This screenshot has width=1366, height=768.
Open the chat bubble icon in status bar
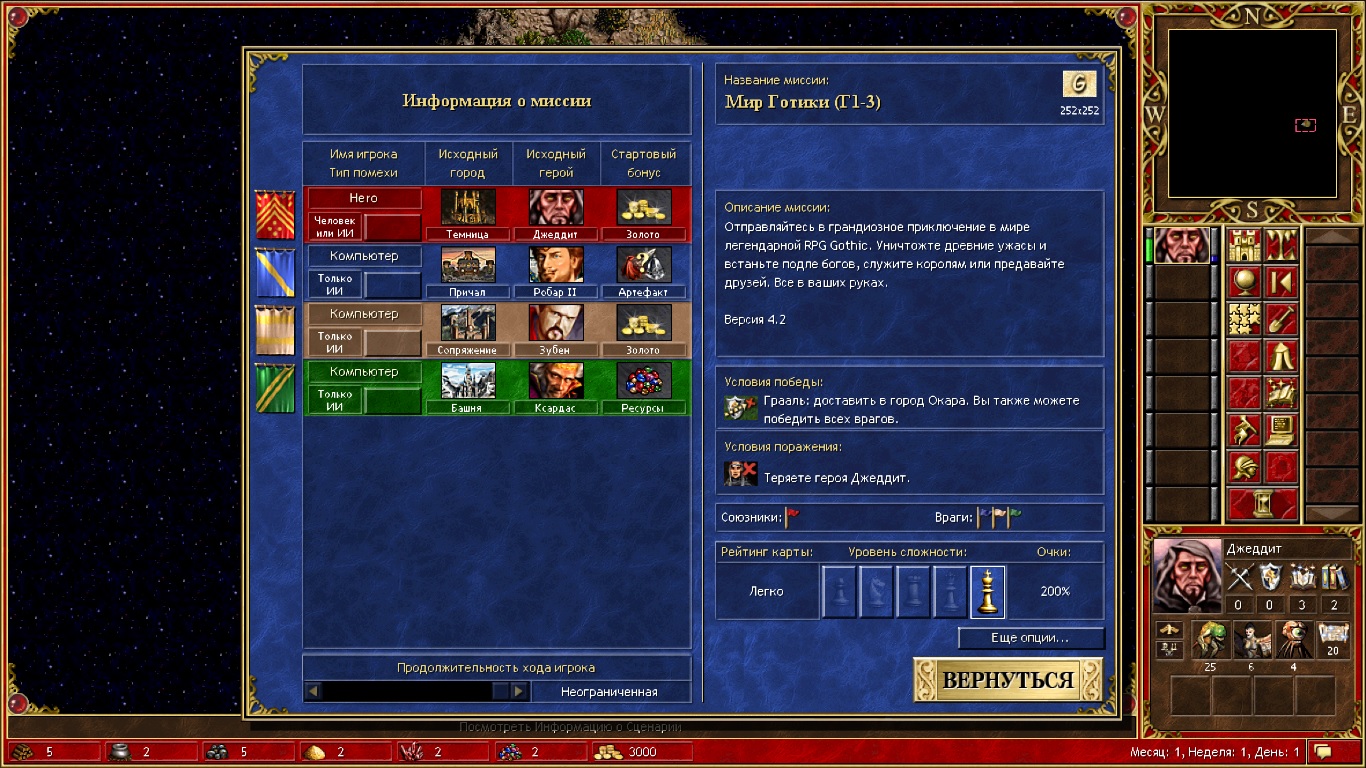coord(1323,751)
